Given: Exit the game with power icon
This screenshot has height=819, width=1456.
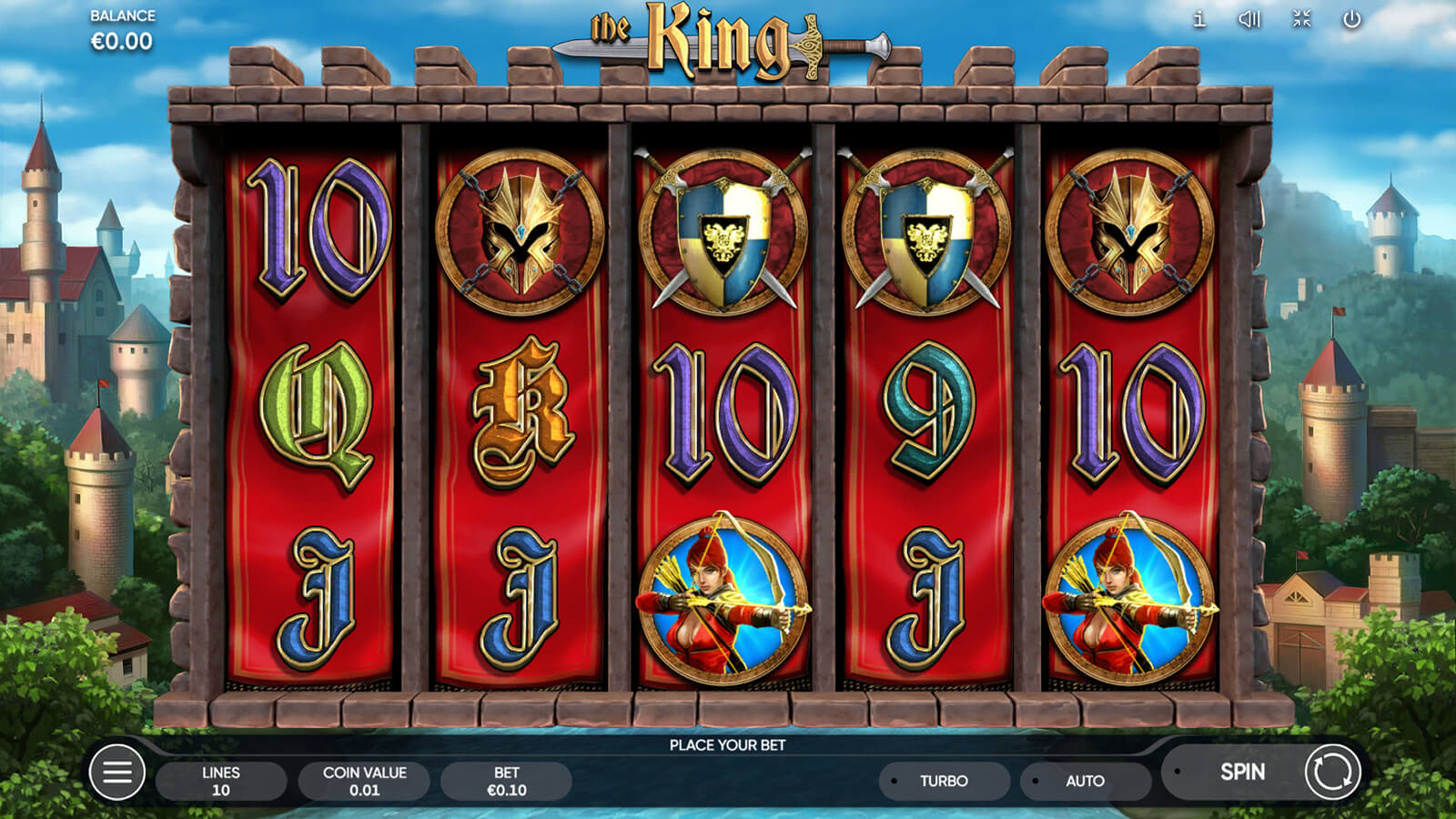Looking at the screenshot, I should pyautogui.click(x=1352, y=19).
